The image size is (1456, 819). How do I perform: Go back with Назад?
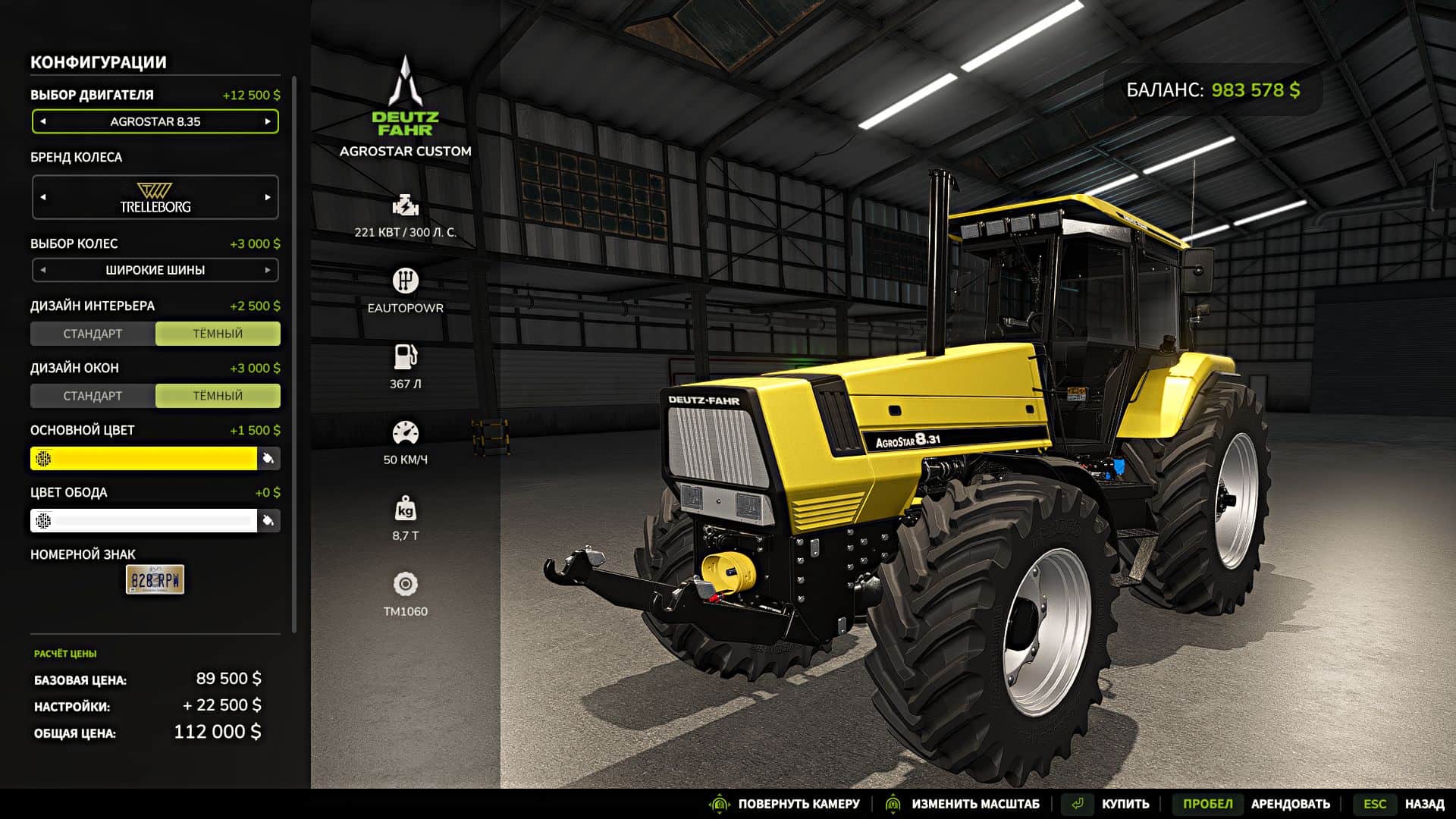click(1423, 804)
